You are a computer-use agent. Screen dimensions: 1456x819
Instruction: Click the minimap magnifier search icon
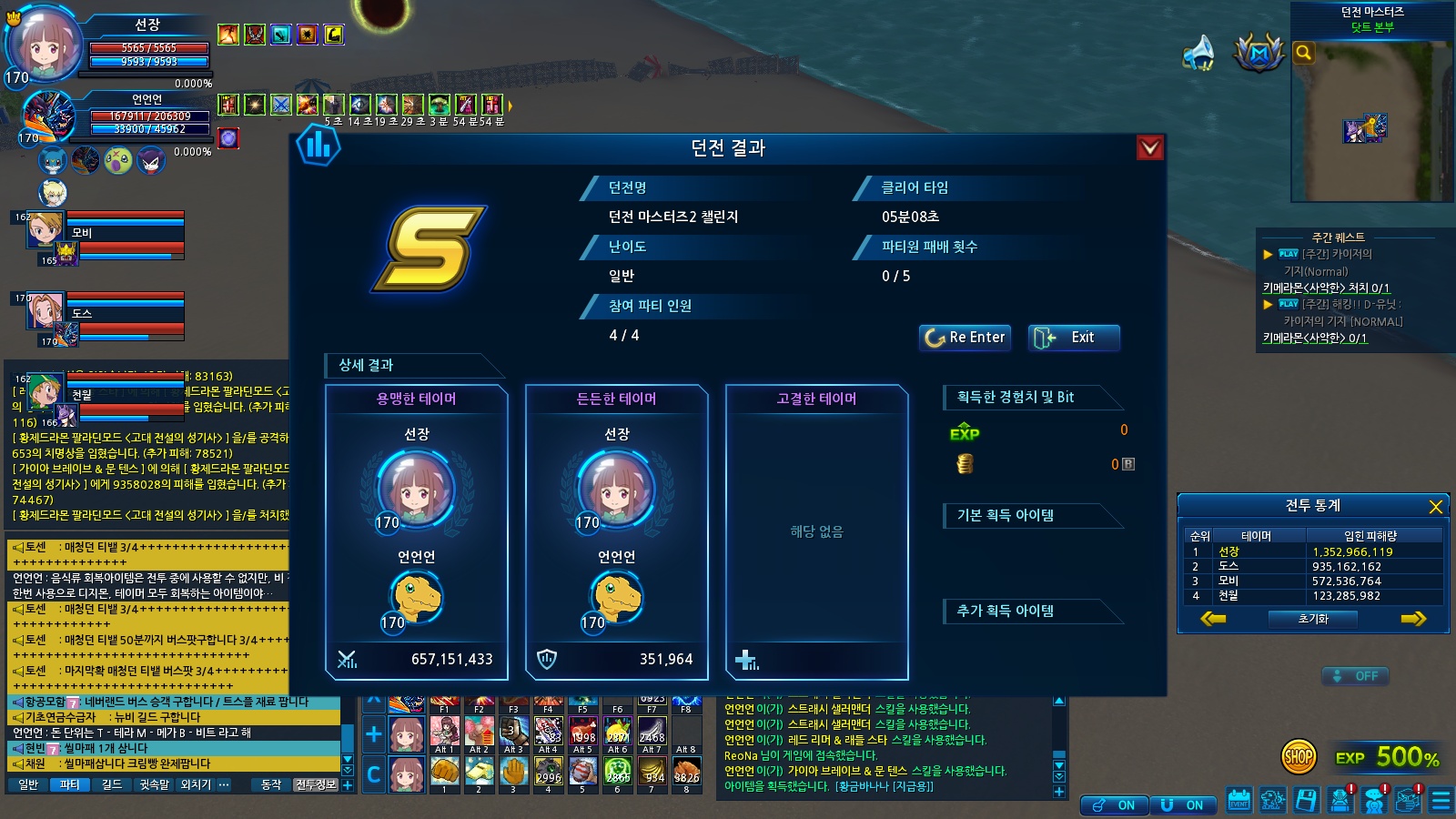click(1304, 53)
